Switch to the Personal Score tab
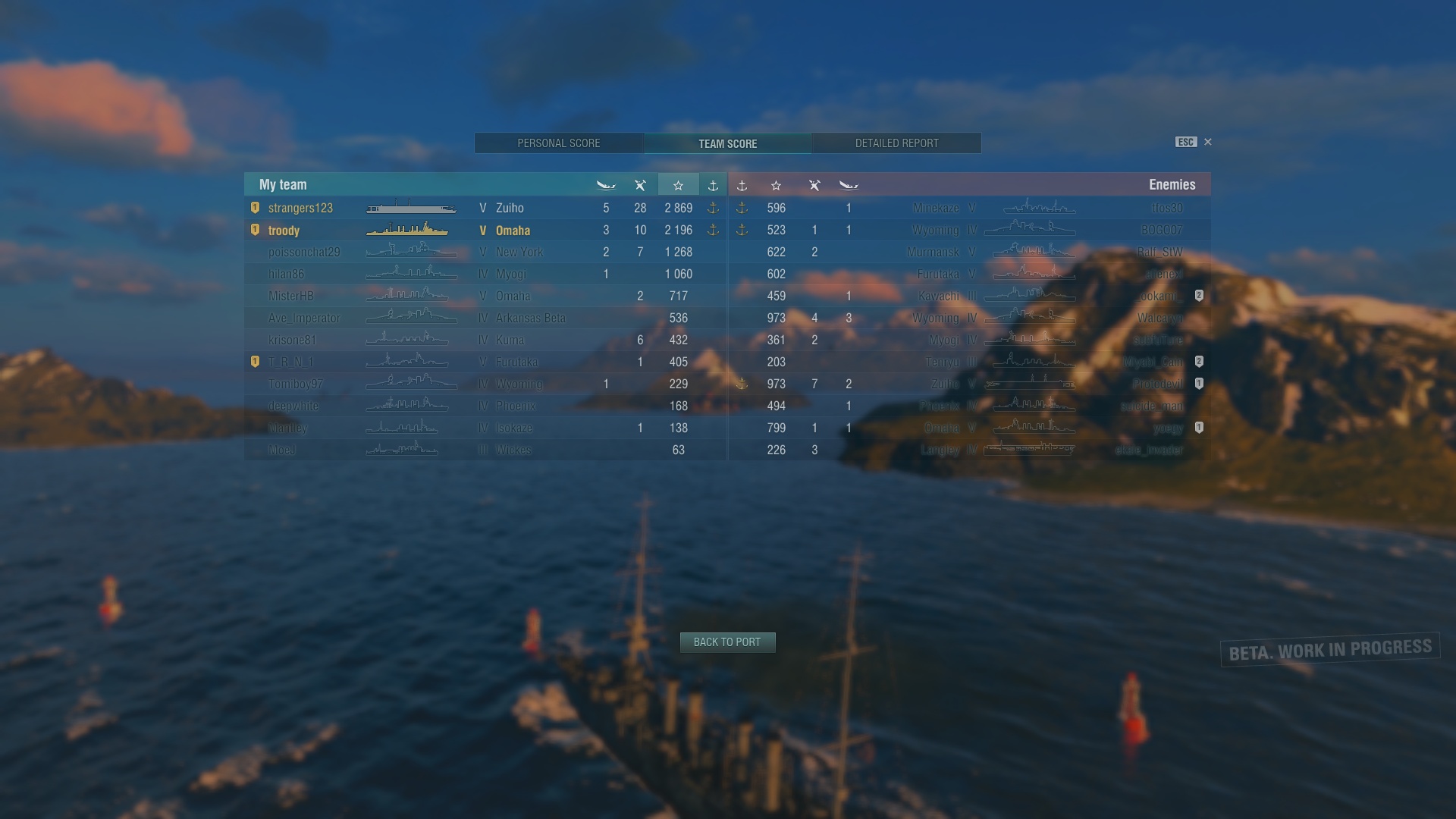1456x819 pixels. (559, 143)
